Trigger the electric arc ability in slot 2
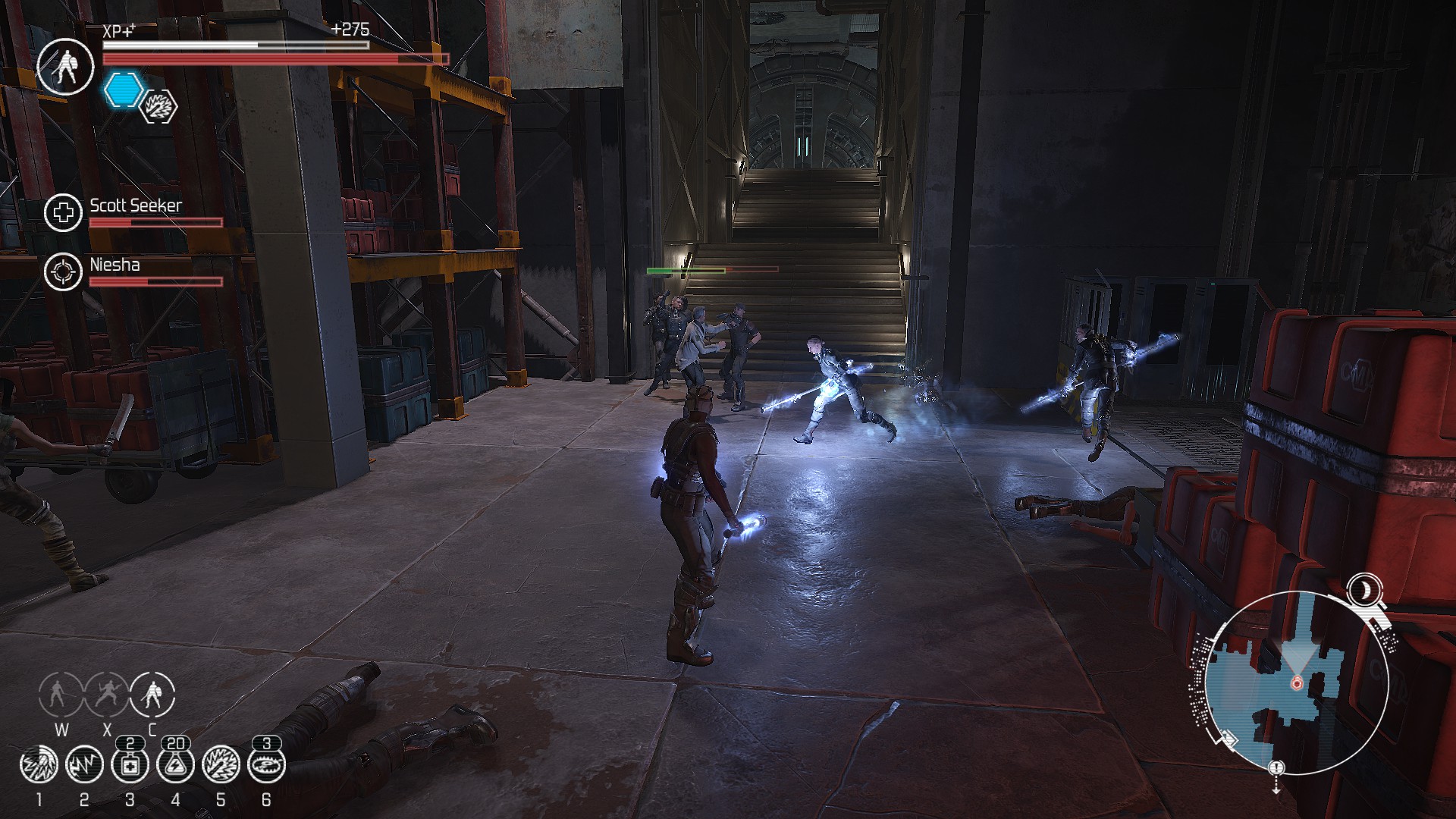This screenshot has width=1456, height=819. [84, 766]
